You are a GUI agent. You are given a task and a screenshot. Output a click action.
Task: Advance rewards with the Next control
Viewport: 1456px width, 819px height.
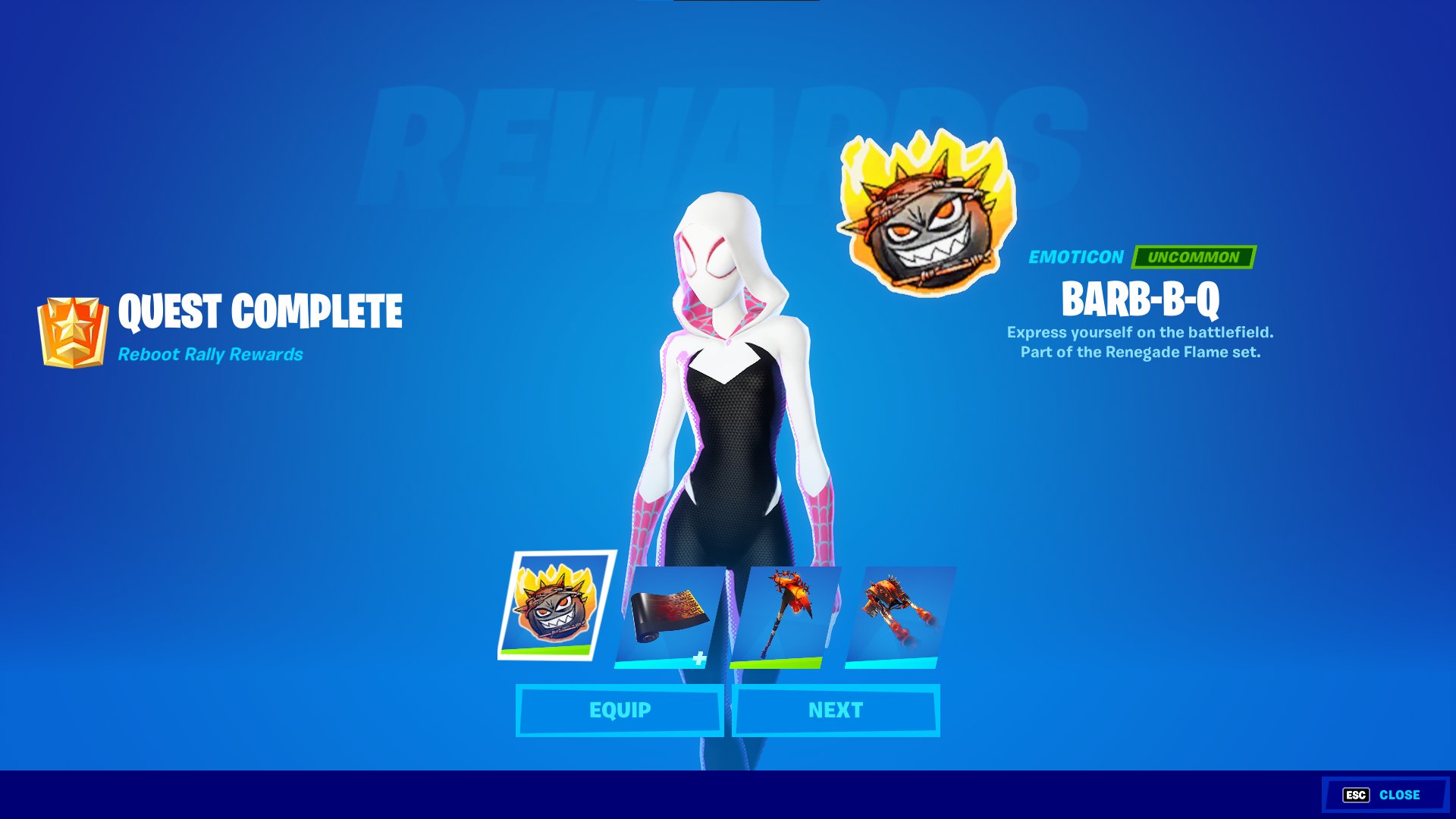coord(834,711)
